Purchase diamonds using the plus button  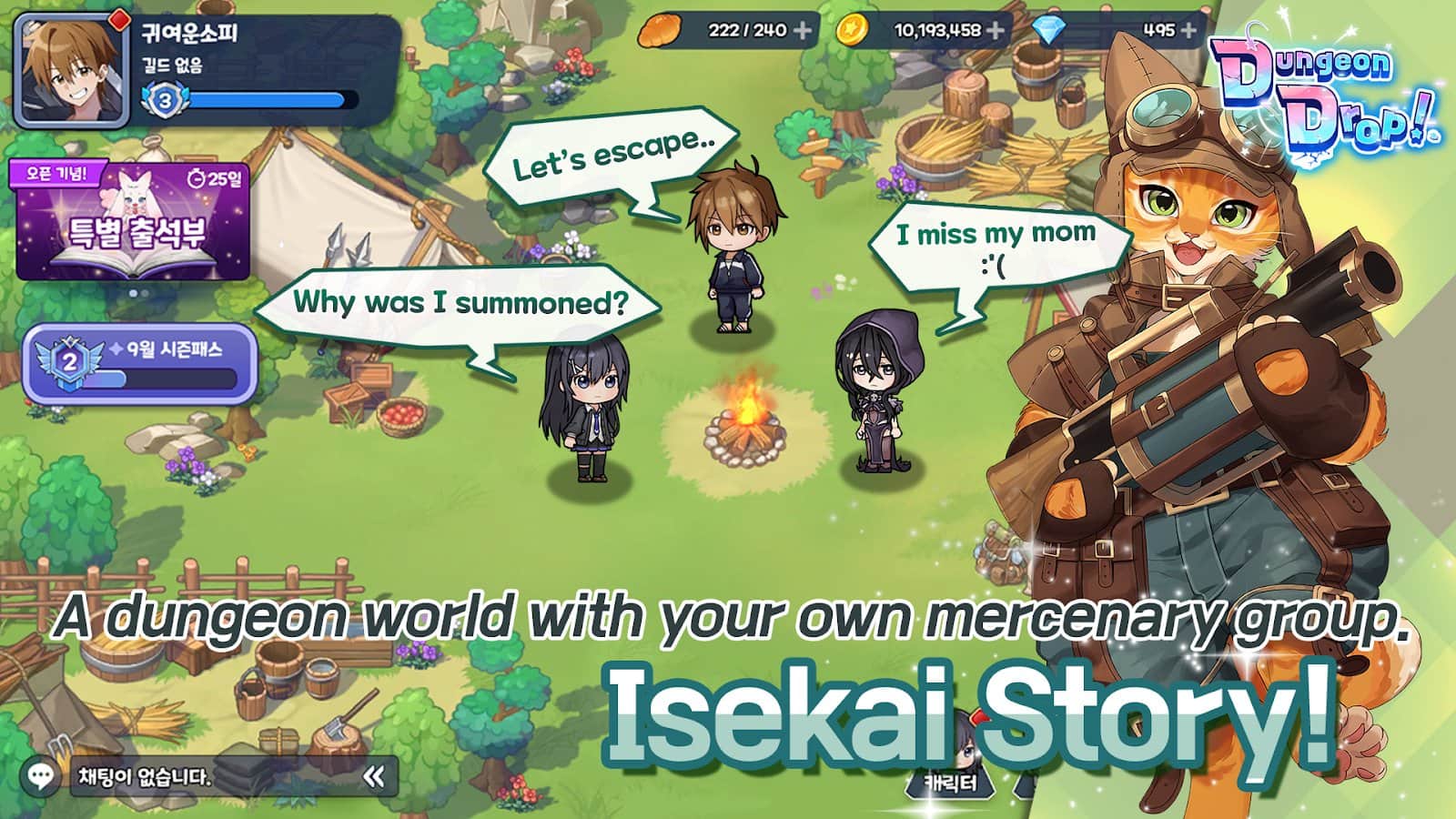click(x=1188, y=31)
